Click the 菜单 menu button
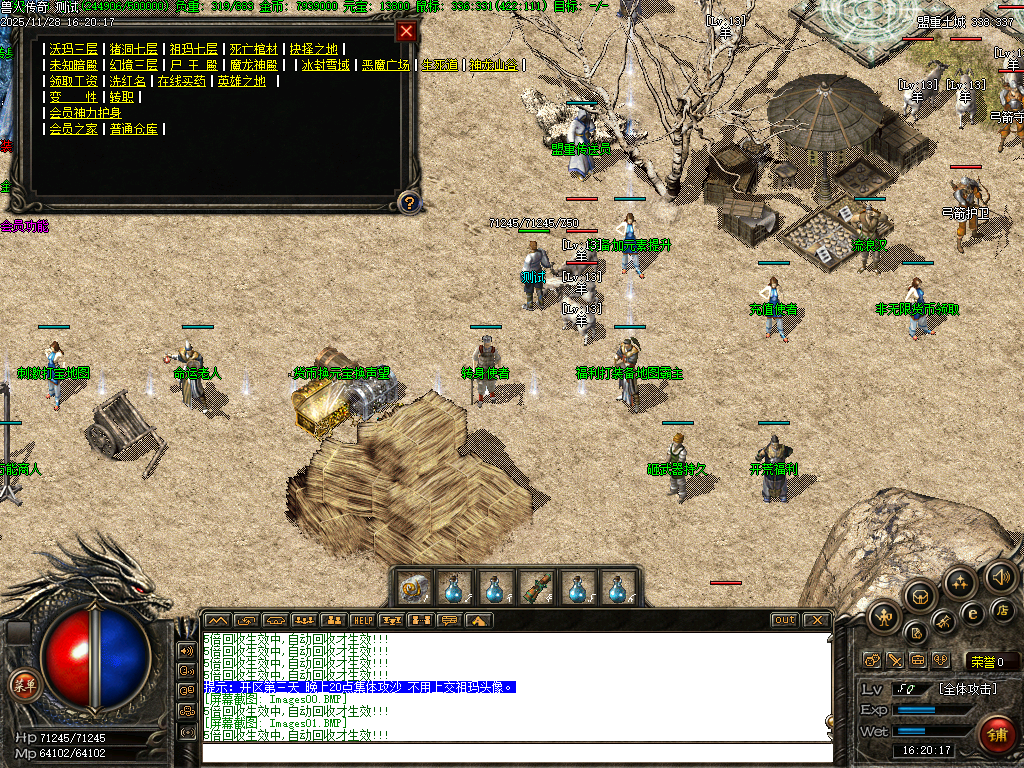This screenshot has height=768, width=1024. (x=22, y=684)
